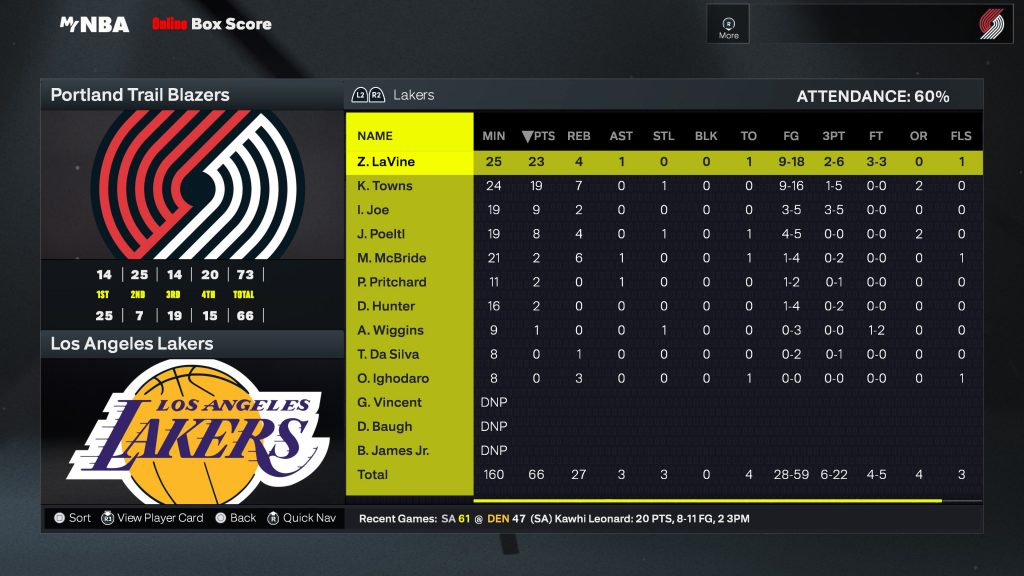Image resolution: width=1024 pixels, height=576 pixels.
Task: Pick A. Wiggins from the list
Action: tap(390, 330)
